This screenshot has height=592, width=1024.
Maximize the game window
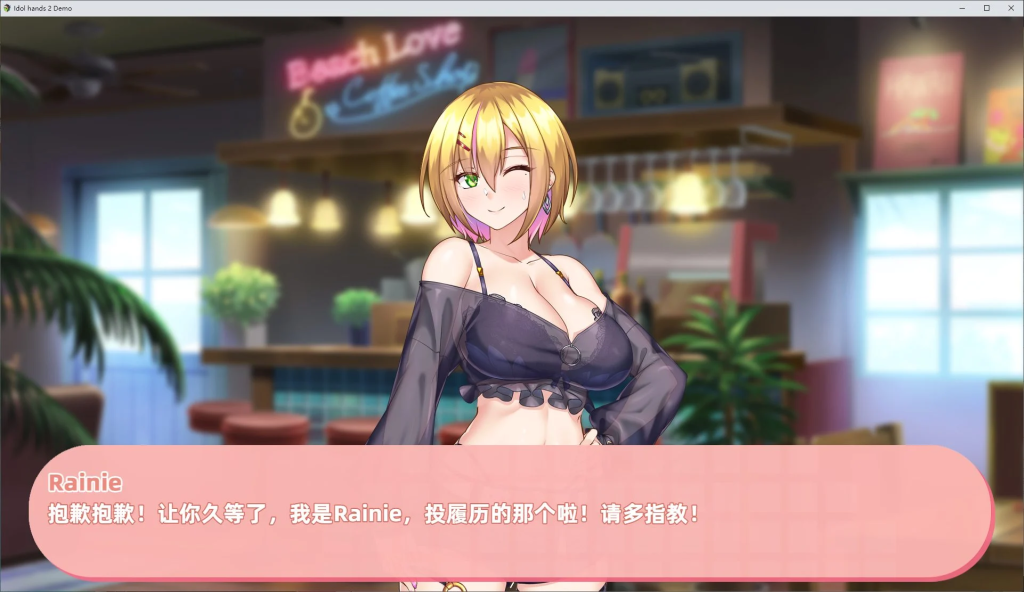986,8
